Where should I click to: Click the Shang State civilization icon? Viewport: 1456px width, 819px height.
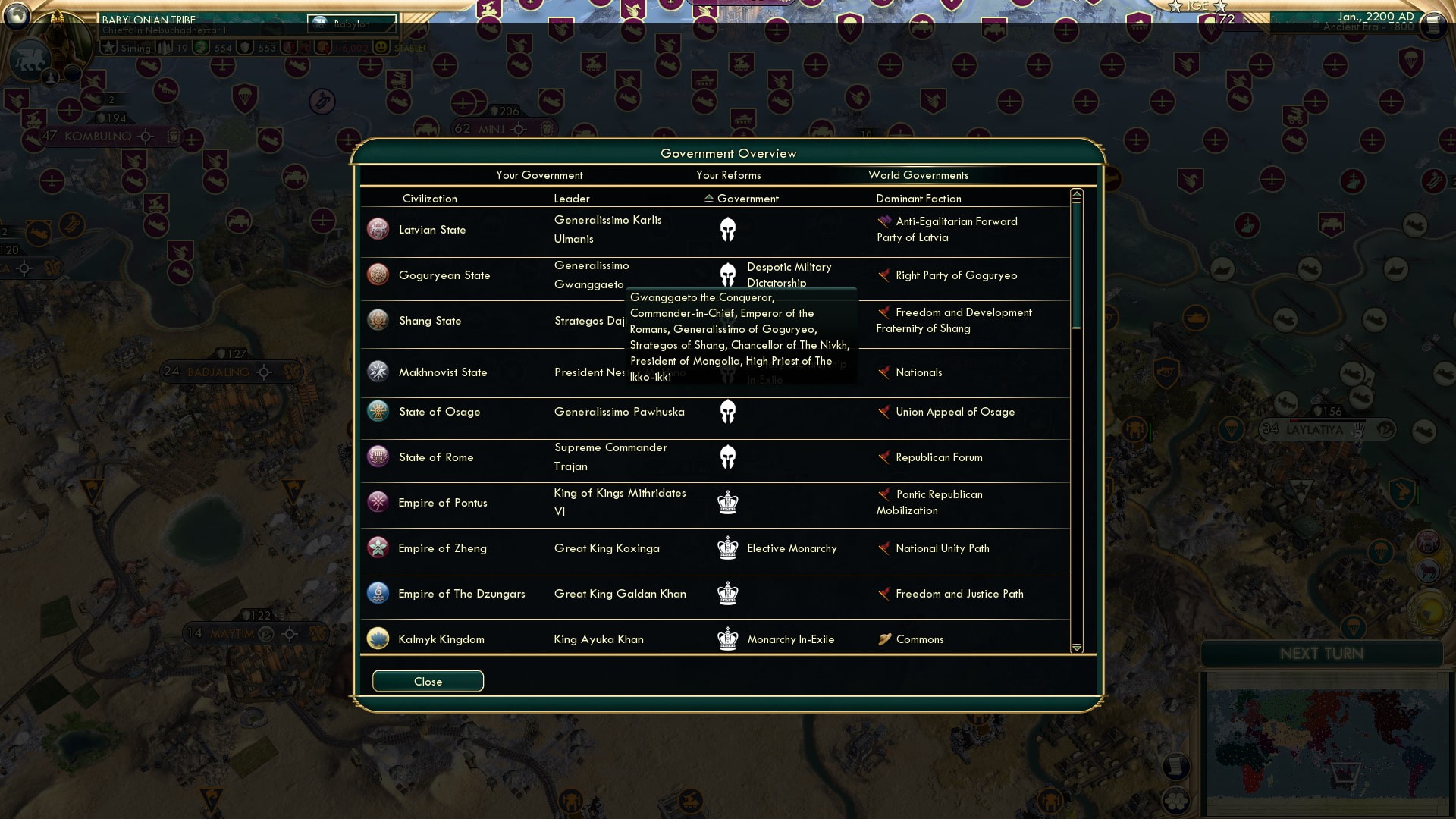coord(377,320)
